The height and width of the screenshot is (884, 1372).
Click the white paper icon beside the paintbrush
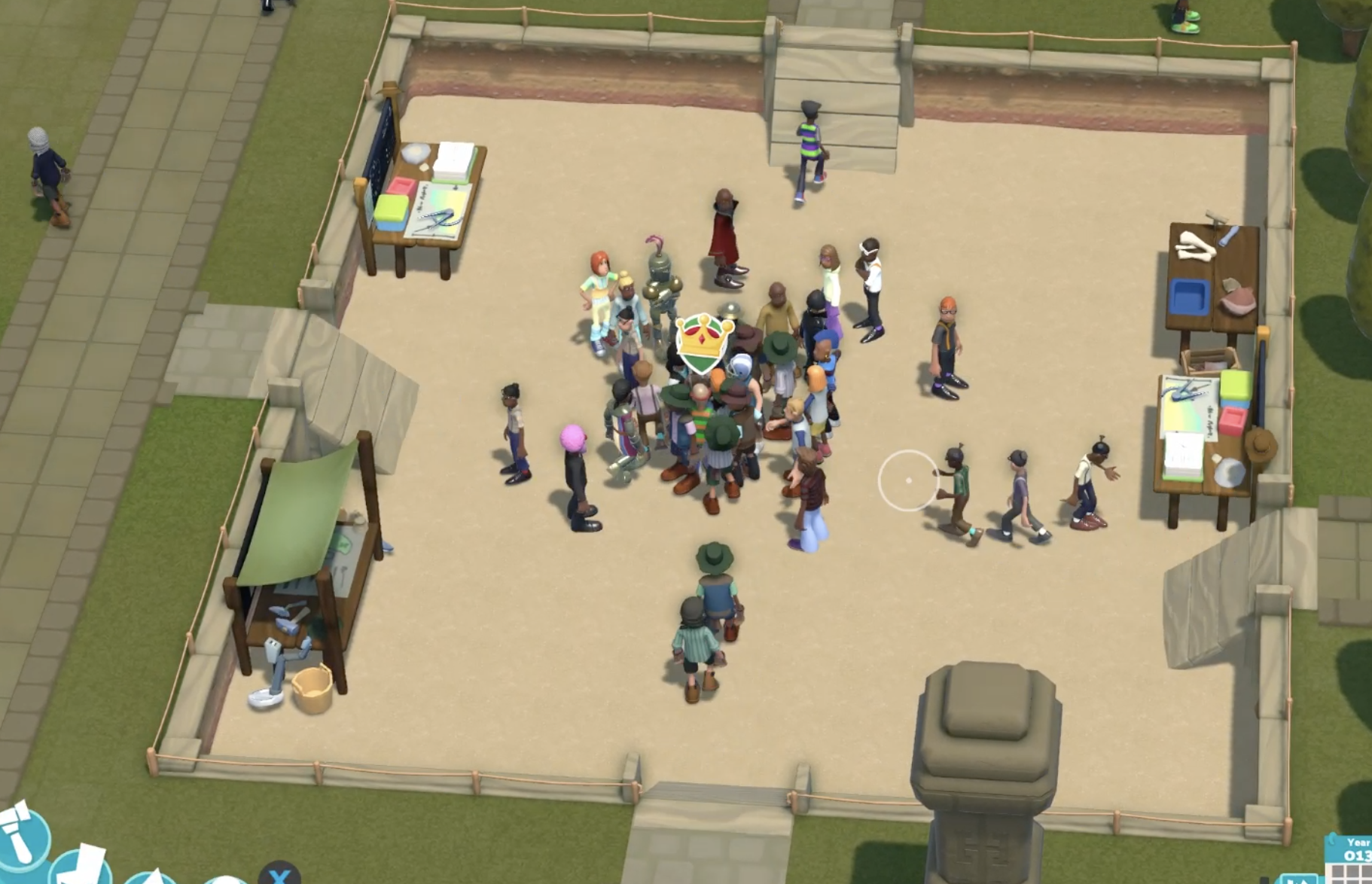[x=83, y=867]
